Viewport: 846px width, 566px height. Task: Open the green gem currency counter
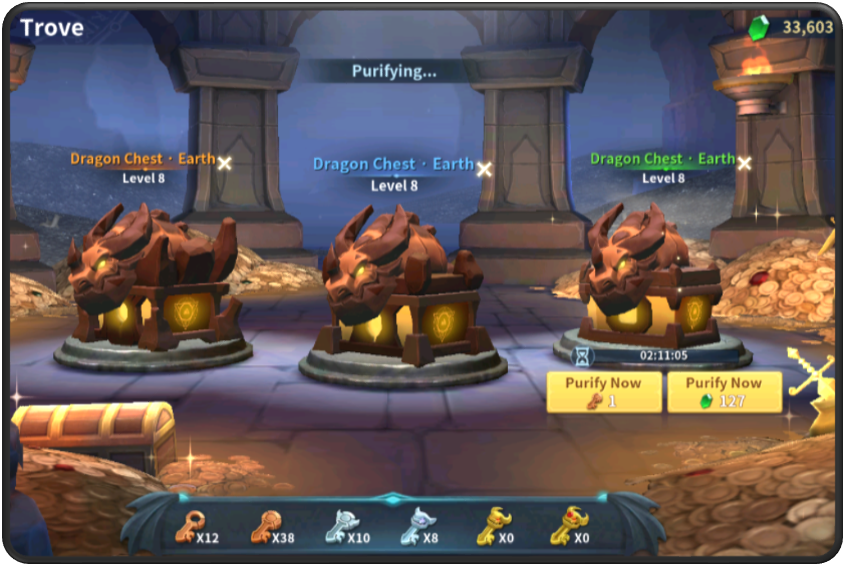791,28
